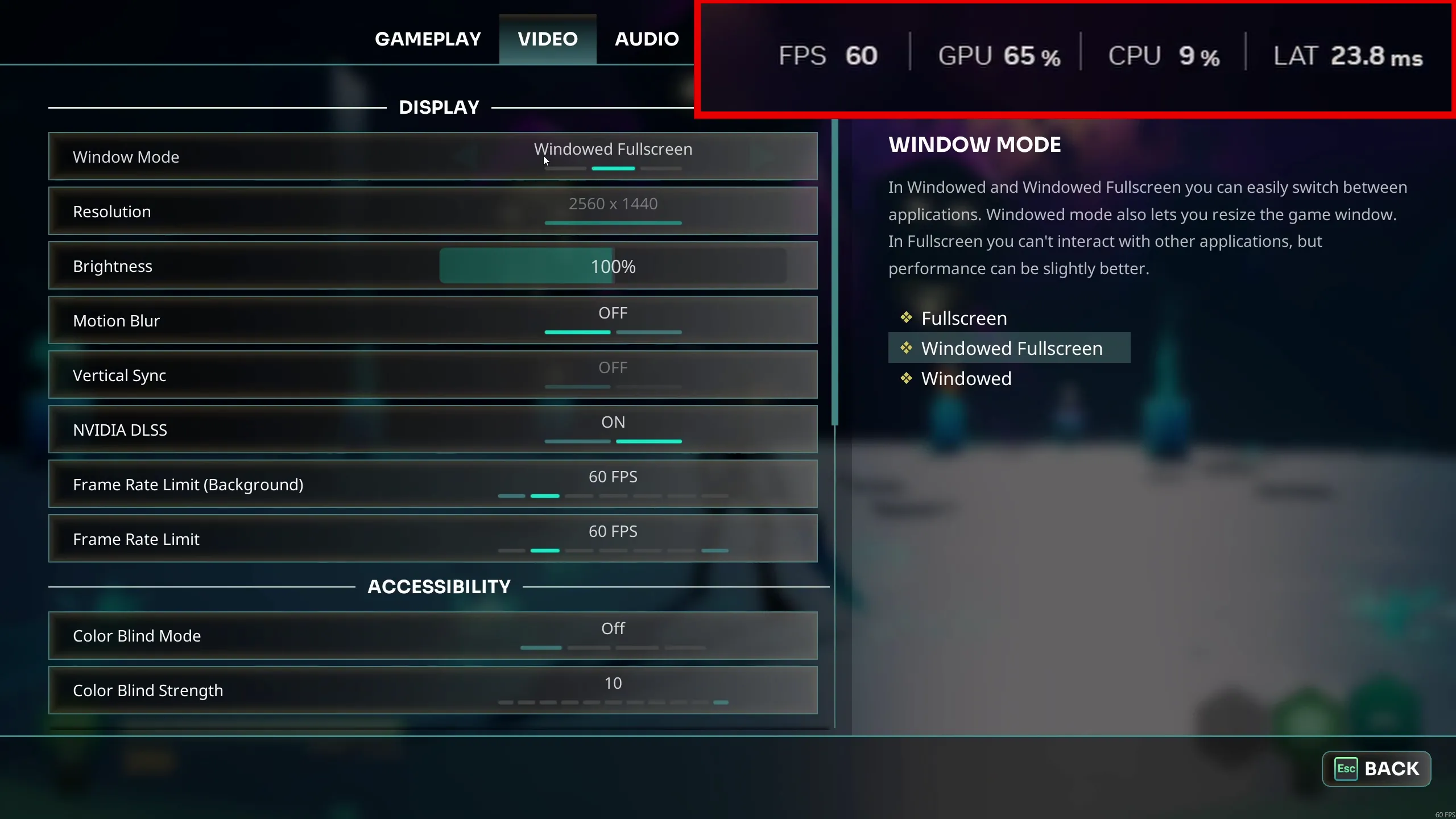
Task: Switch to the GAMEPLAY tab
Action: 428,38
